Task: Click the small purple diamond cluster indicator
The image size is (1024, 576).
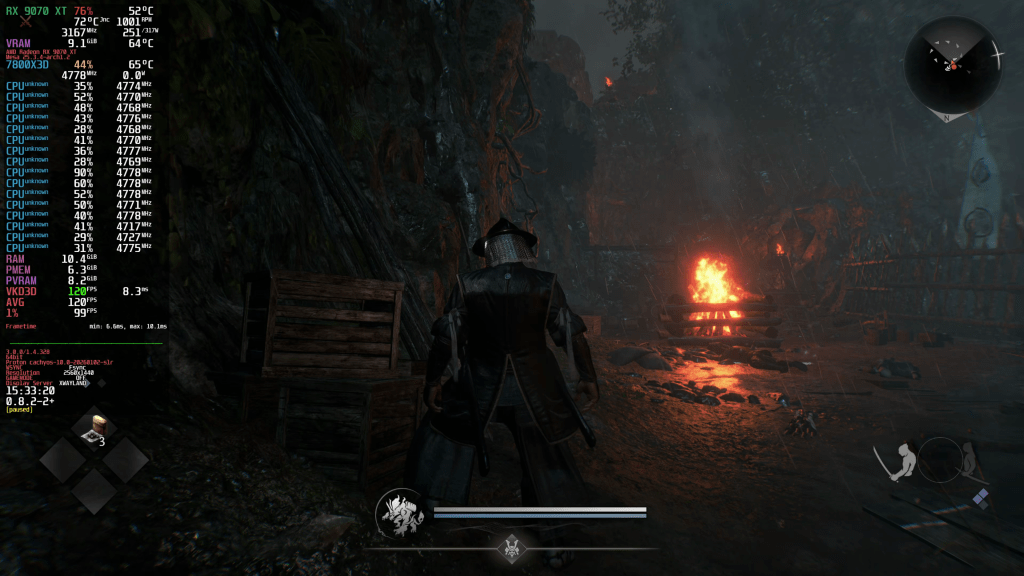Action: [981, 497]
